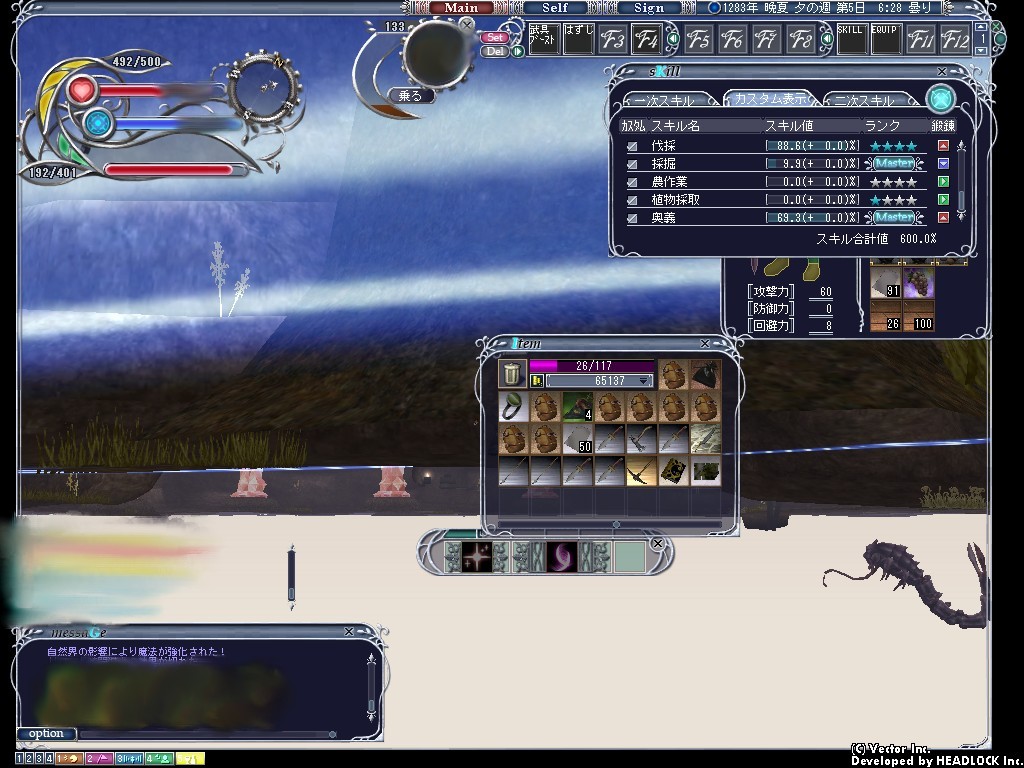Open the message window option button
The height and width of the screenshot is (768, 1024).
pyautogui.click(x=46, y=734)
